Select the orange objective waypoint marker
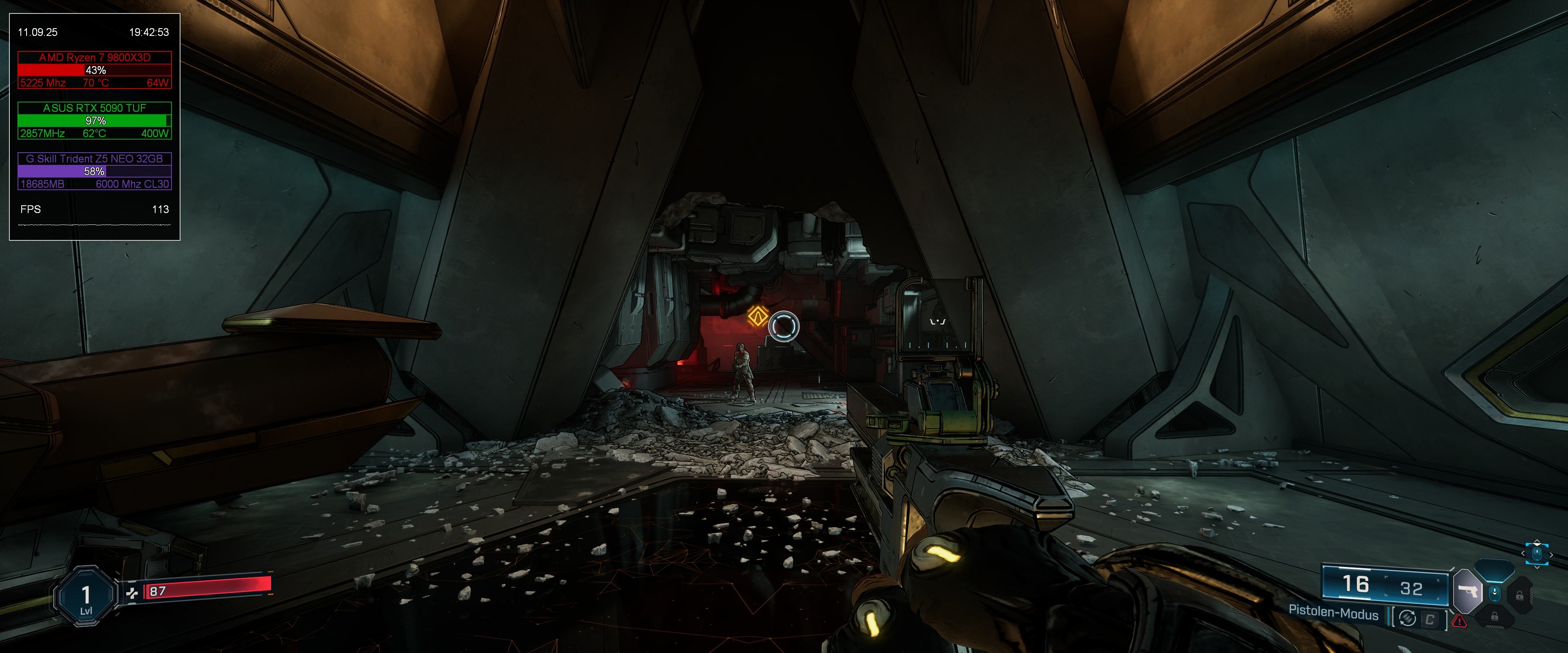 pyautogui.click(x=757, y=316)
